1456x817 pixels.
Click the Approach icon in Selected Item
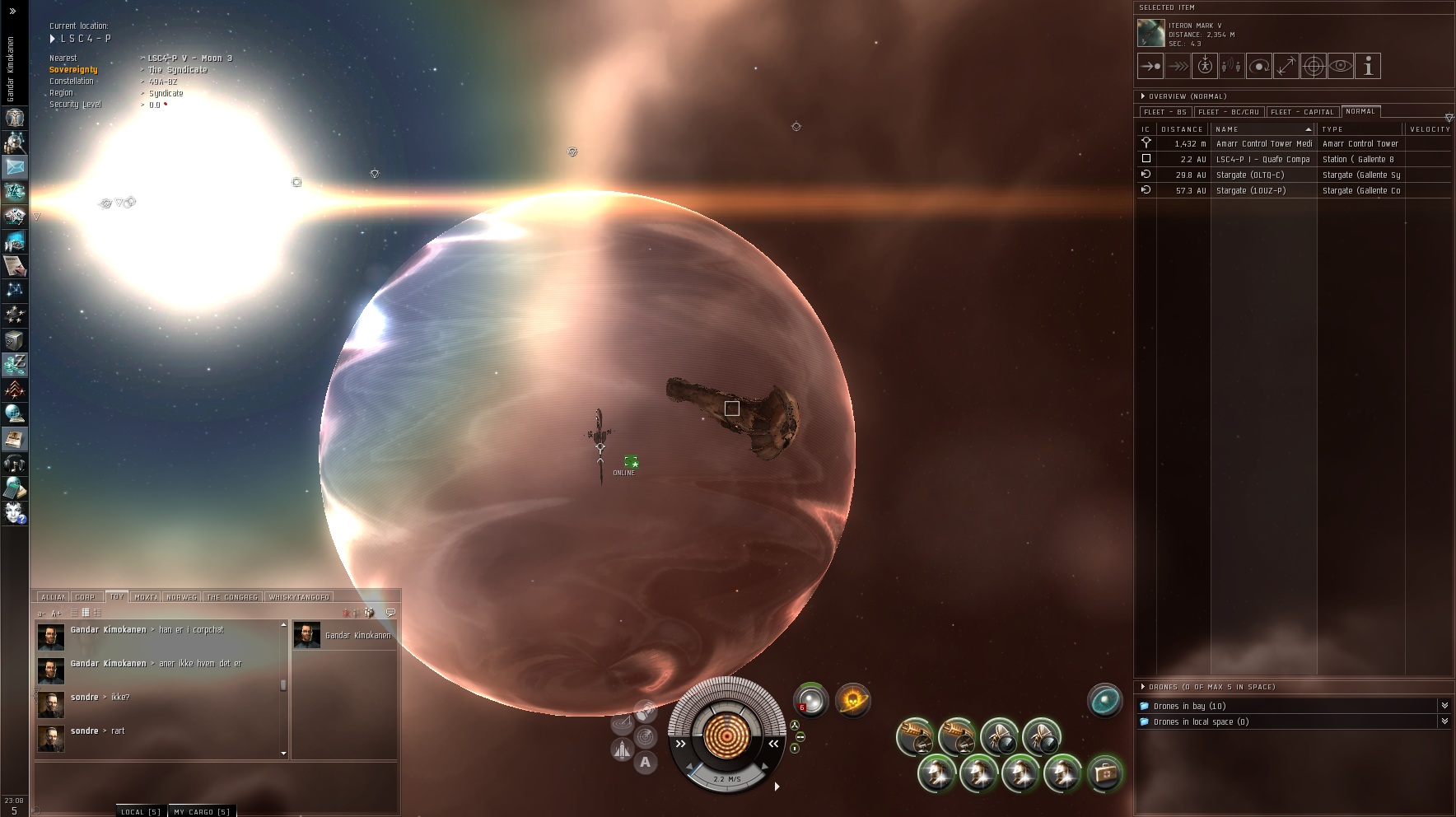point(1150,66)
